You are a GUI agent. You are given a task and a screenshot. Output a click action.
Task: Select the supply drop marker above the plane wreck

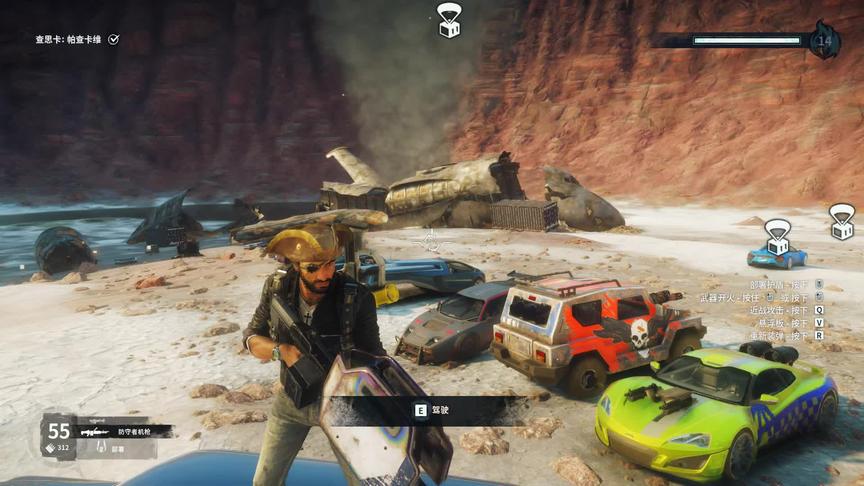(x=449, y=19)
